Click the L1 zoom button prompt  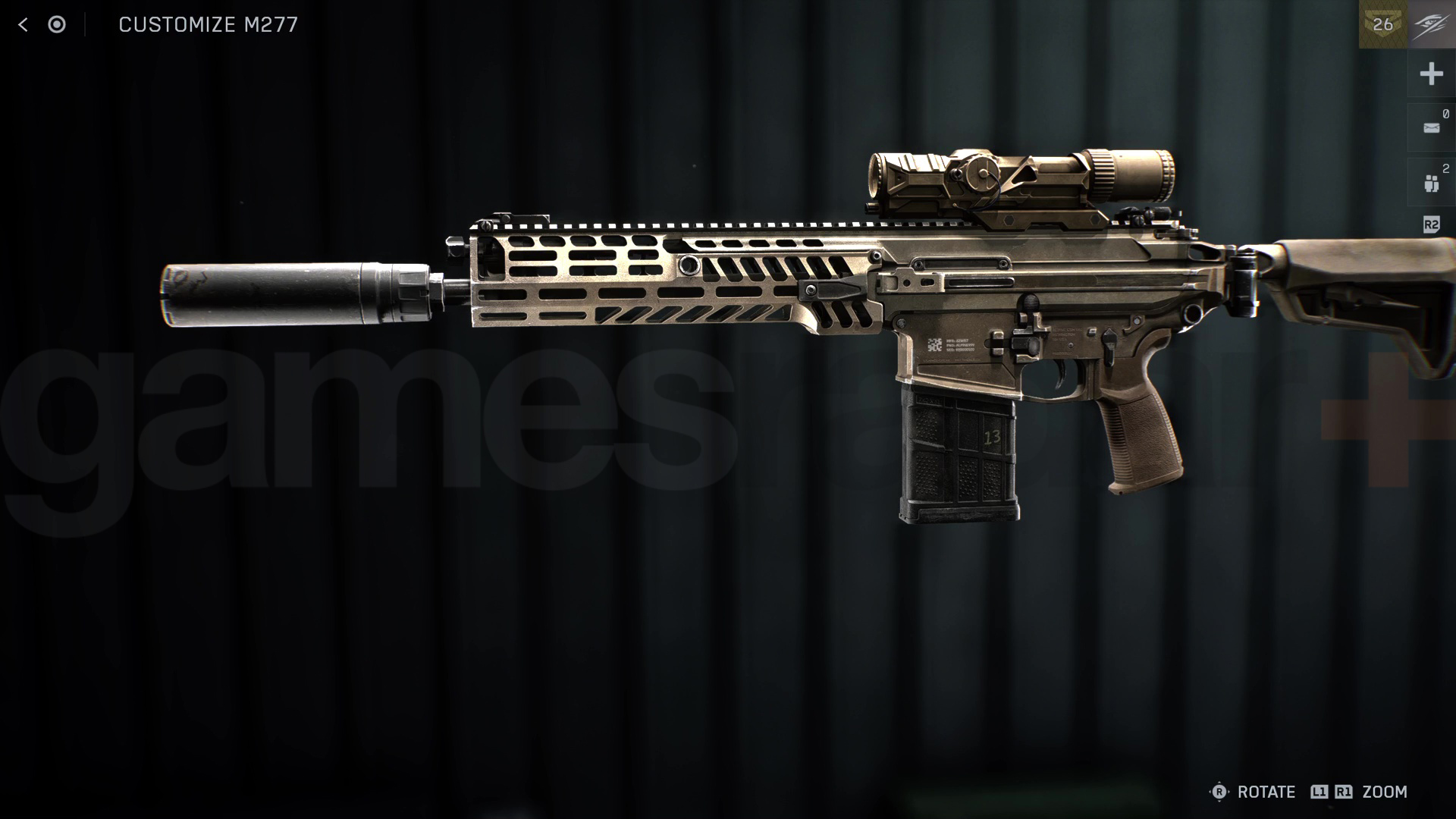(x=1319, y=792)
